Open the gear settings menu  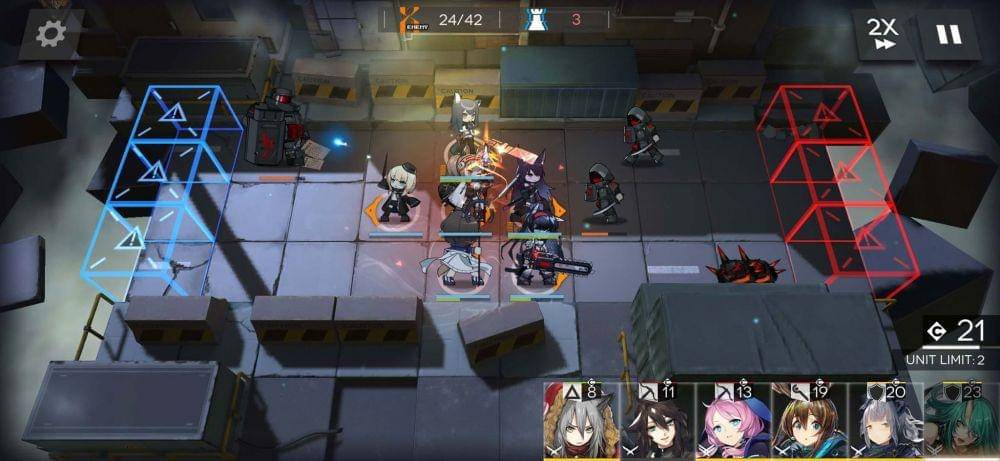pos(50,34)
